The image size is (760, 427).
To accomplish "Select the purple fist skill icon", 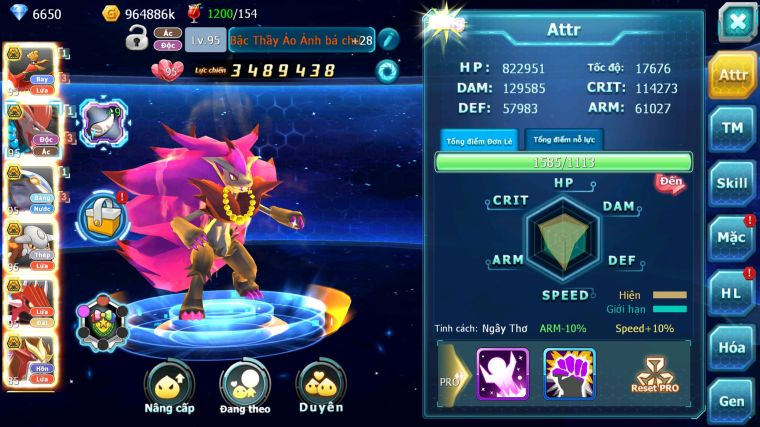I will click(x=569, y=374).
